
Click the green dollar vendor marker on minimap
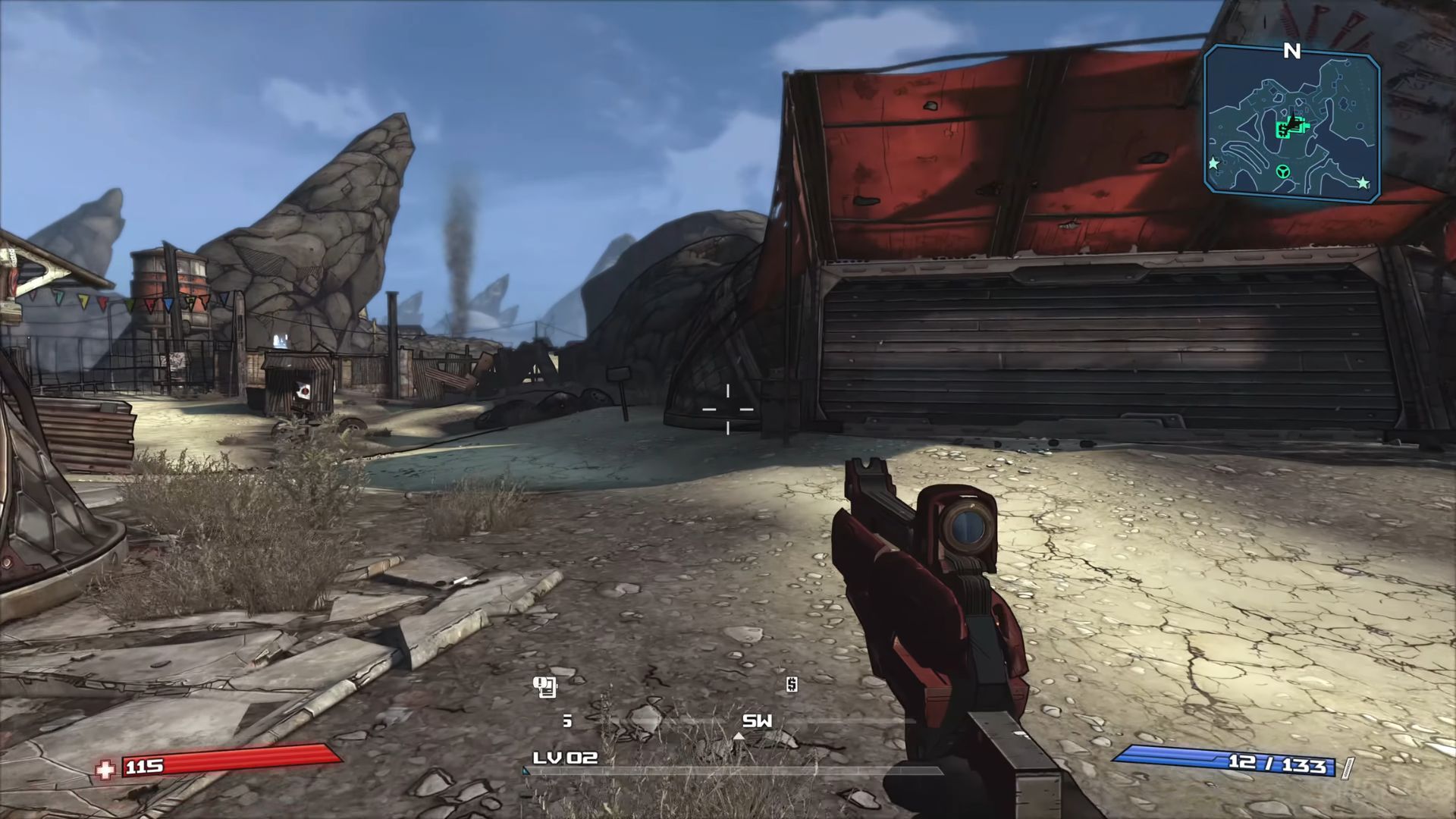[x=1282, y=131]
